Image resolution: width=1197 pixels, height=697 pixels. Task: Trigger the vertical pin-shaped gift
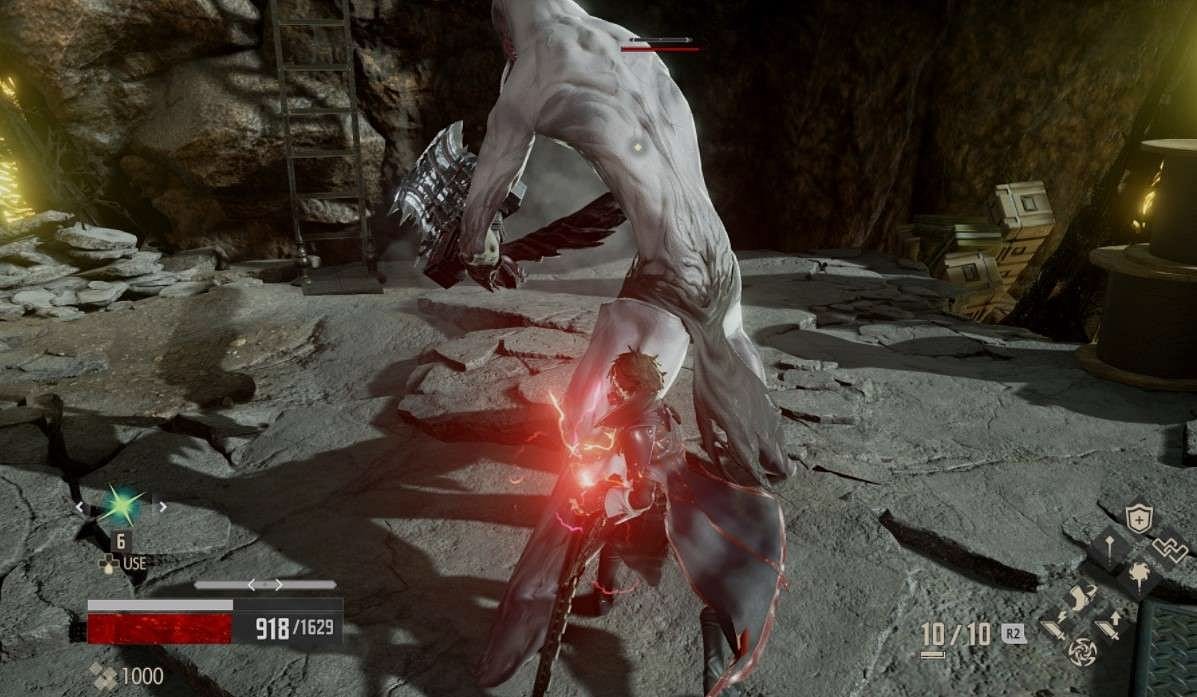pyautogui.click(x=1108, y=547)
